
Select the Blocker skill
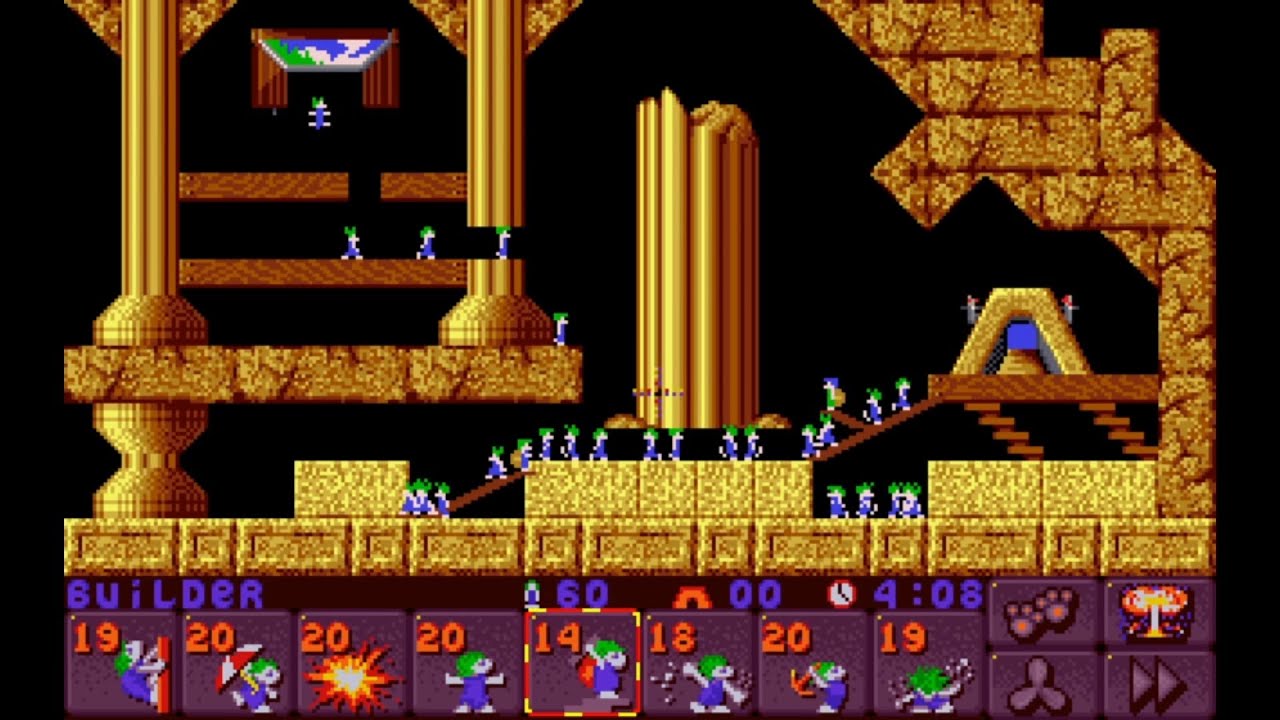click(468, 663)
